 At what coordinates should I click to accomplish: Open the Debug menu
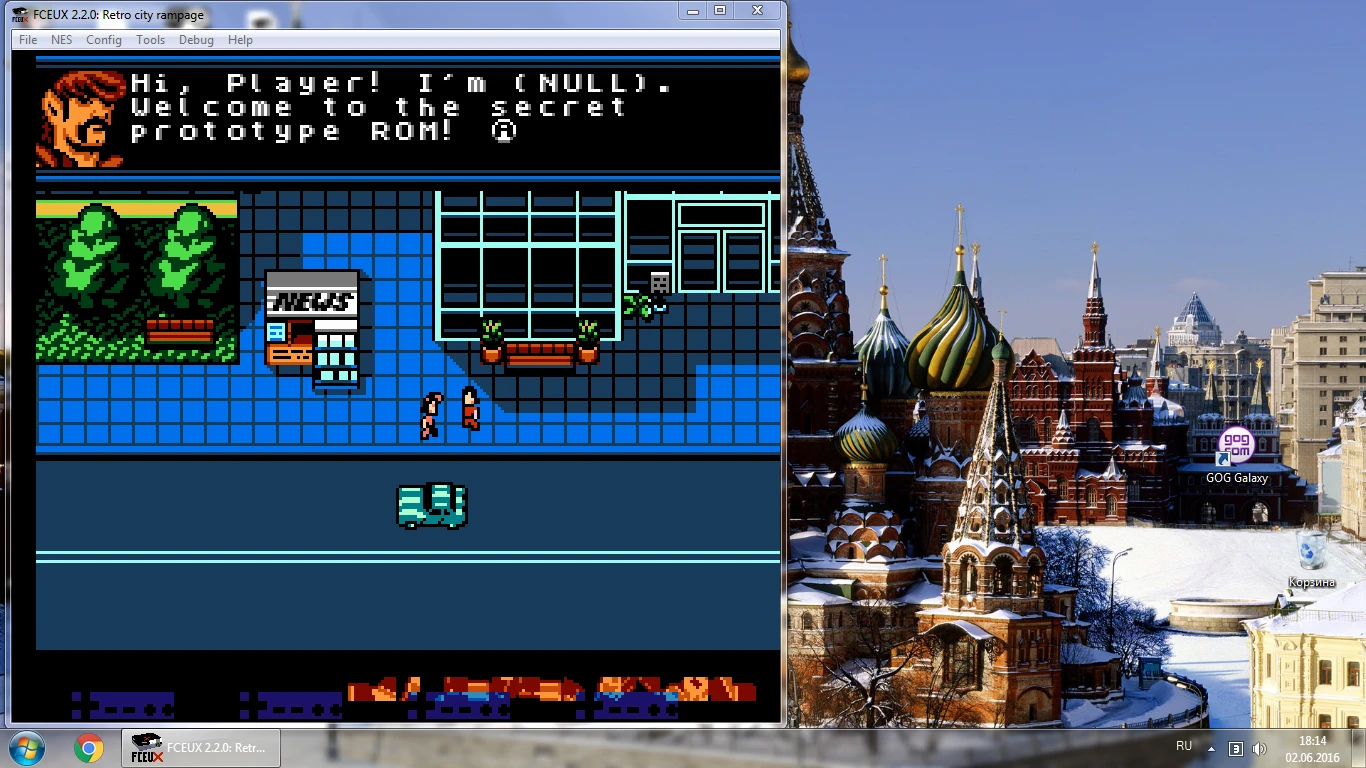196,40
